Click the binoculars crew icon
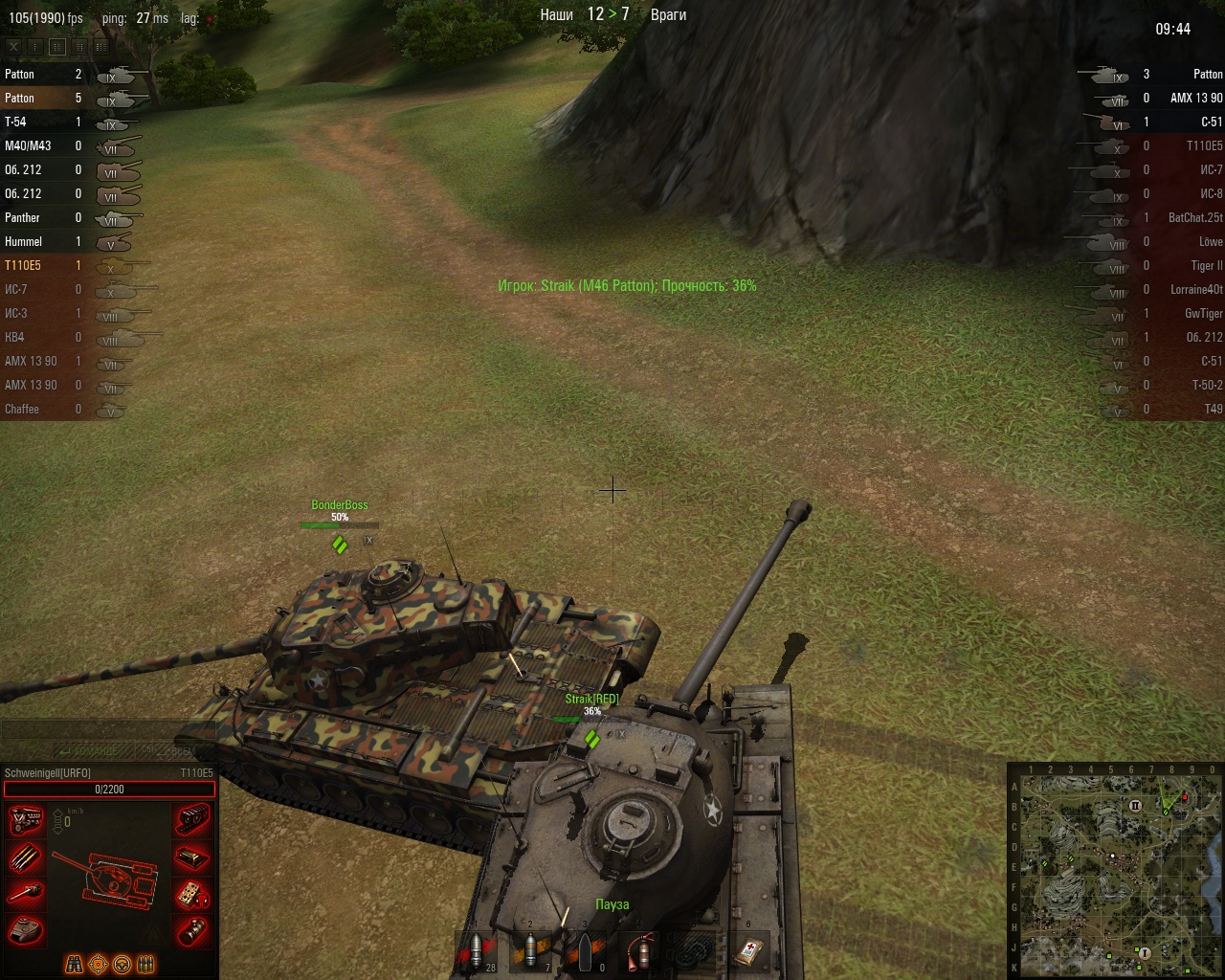The width and height of the screenshot is (1225, 980). [x=75, y=964]
